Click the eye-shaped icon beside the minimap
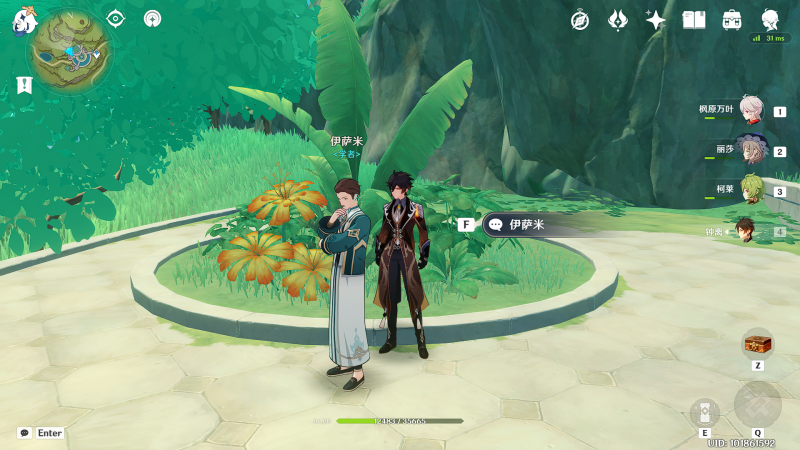Image resolution: width=800 pixels, height=450 pixels. 116,18
